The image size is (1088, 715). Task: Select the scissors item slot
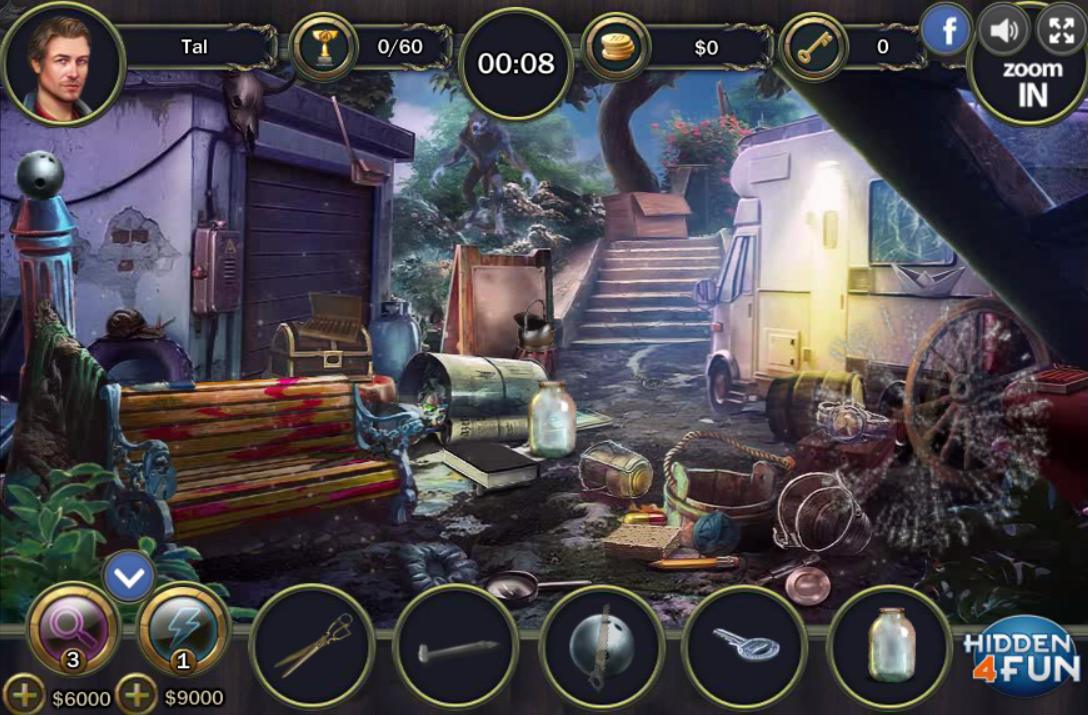pos(312,646)
